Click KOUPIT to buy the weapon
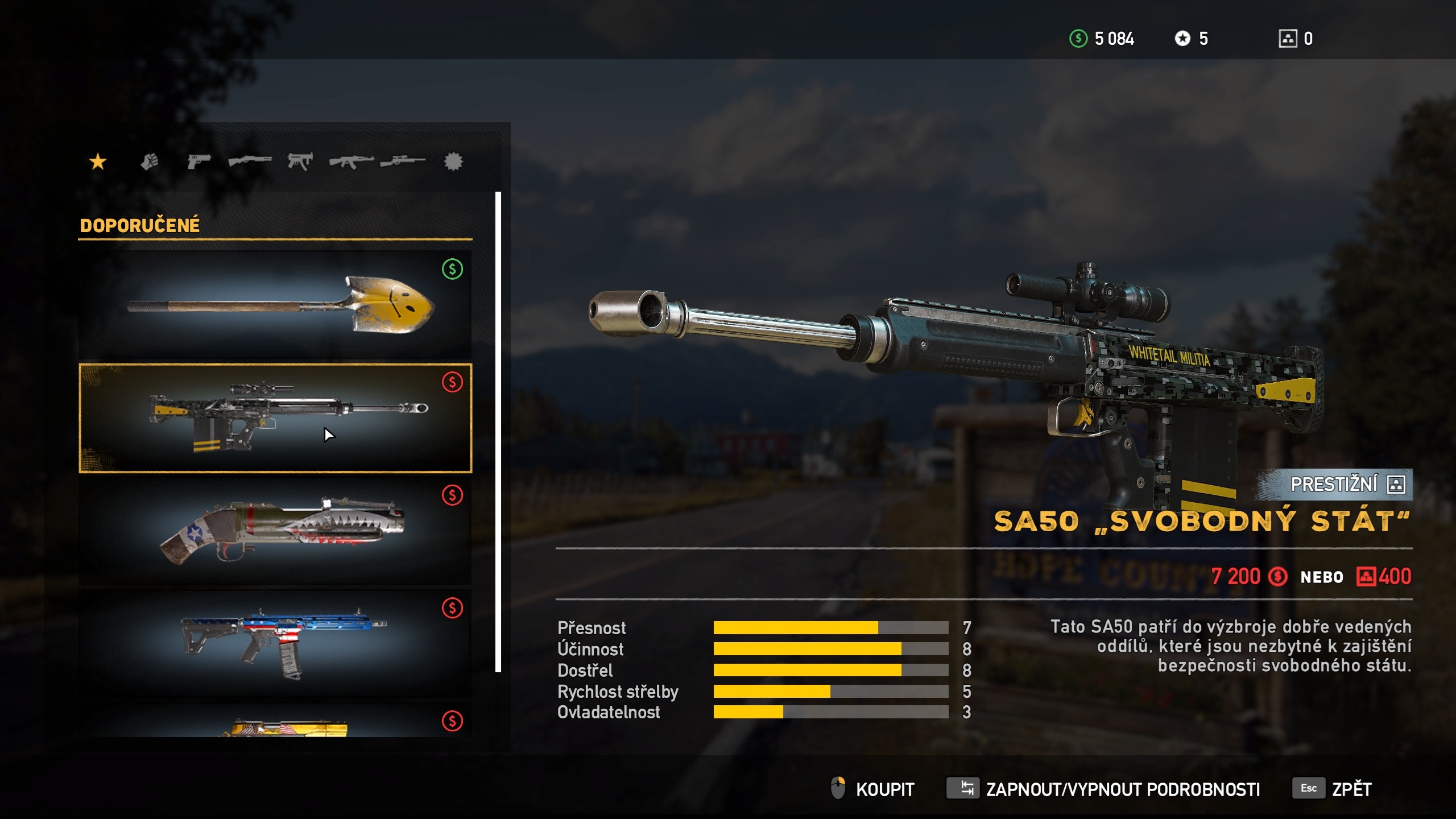The height and width of the screenshot is (819, 1456). pyautogui.click(x=873, y=789)
